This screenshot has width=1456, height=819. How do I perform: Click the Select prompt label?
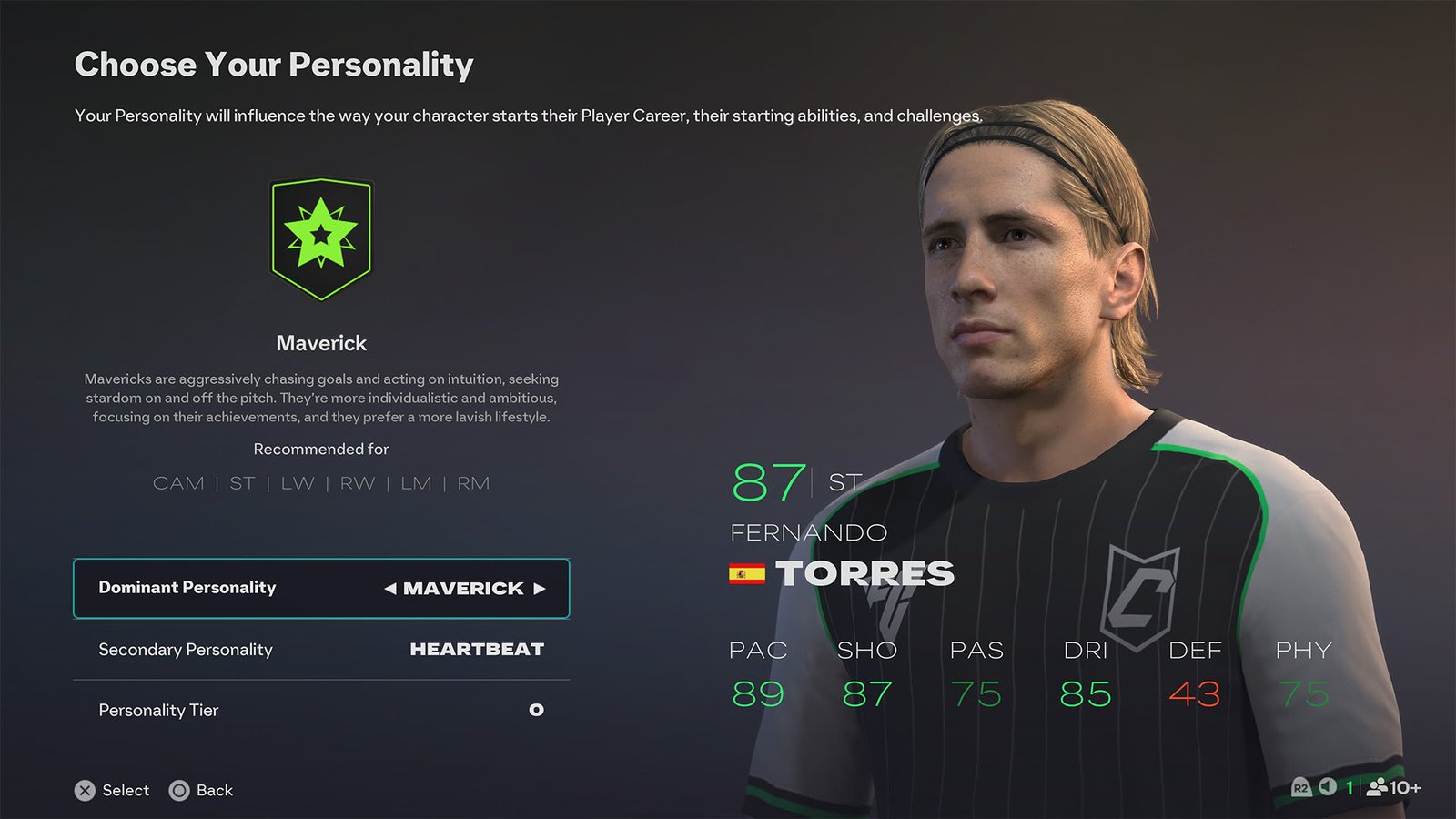coord(126,790)
